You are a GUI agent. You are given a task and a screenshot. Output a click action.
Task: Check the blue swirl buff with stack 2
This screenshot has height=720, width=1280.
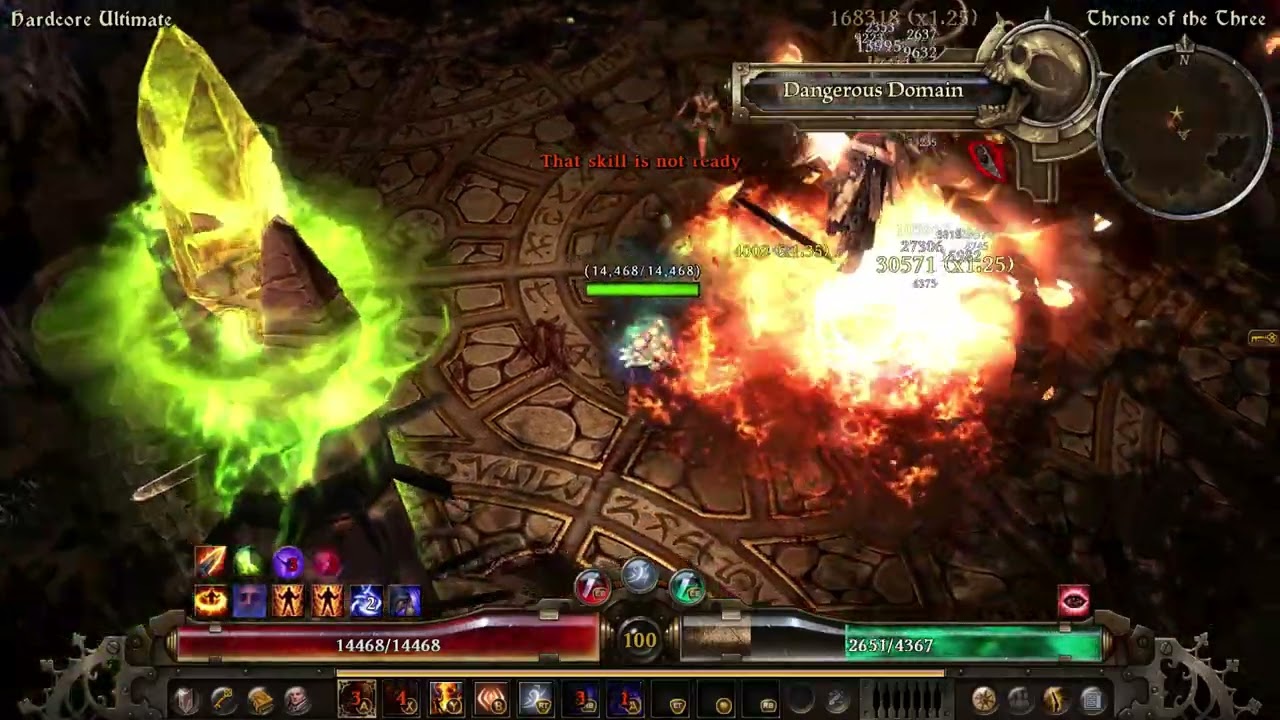click(x=366, y=601)
